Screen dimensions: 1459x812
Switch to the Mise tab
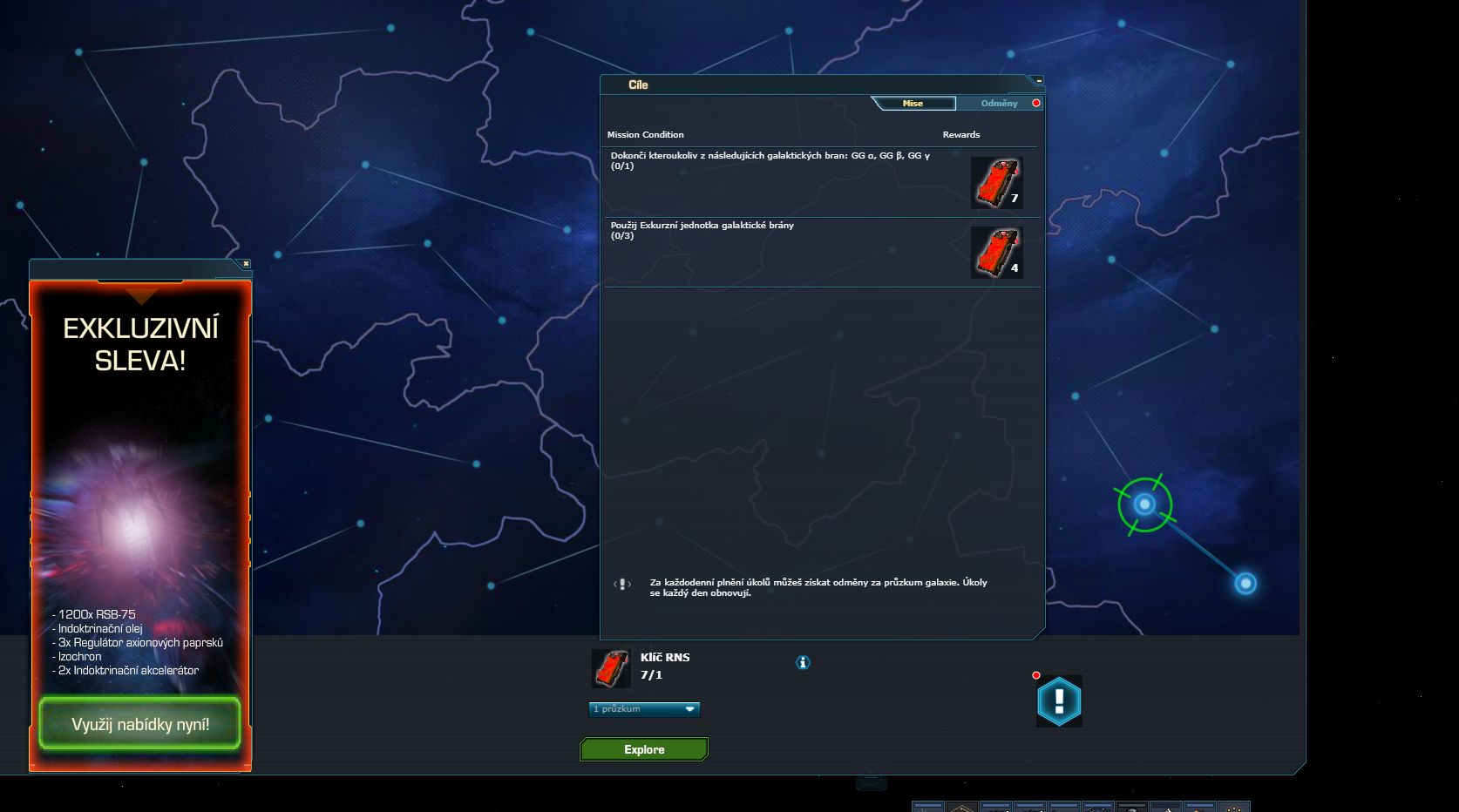pos(913,104)
